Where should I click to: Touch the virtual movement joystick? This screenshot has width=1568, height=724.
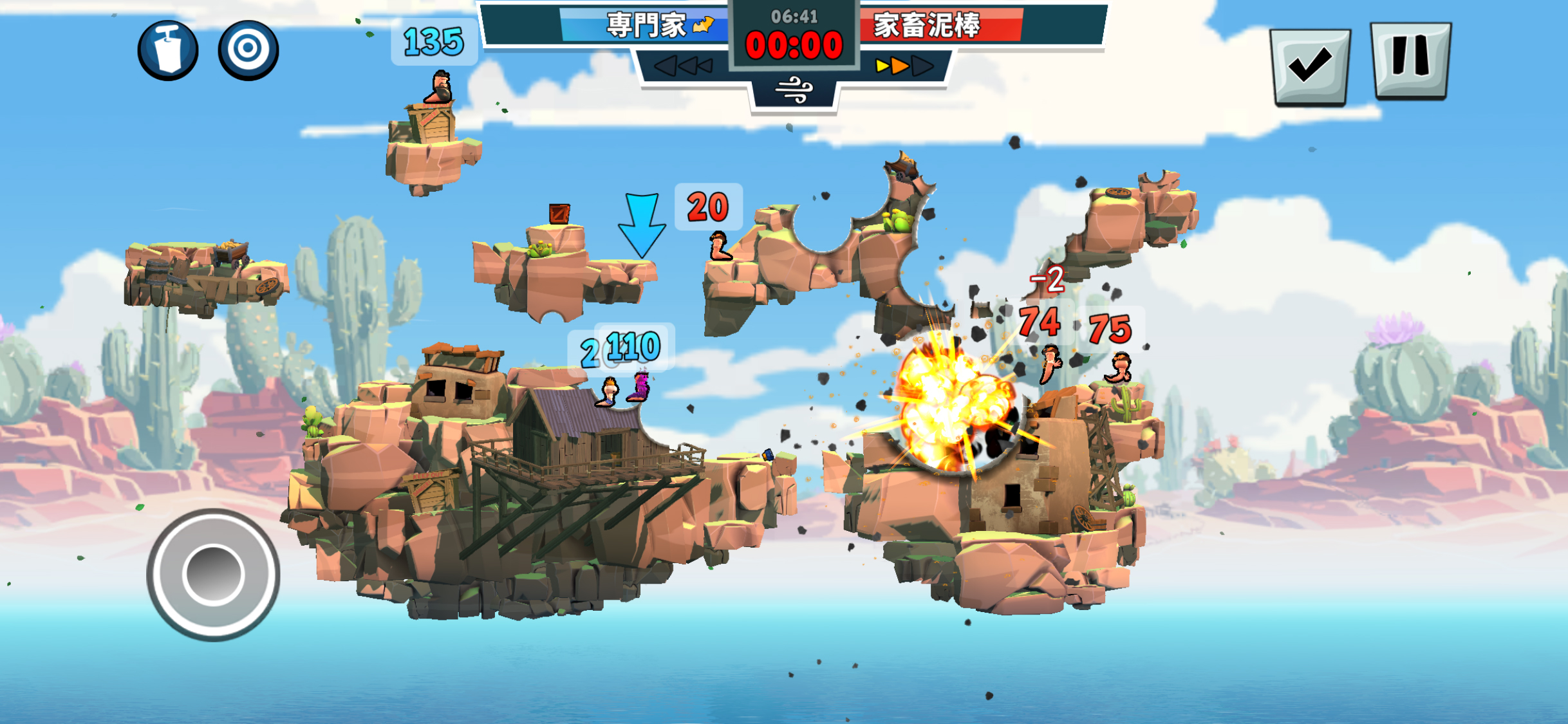[x=213, y=574]
